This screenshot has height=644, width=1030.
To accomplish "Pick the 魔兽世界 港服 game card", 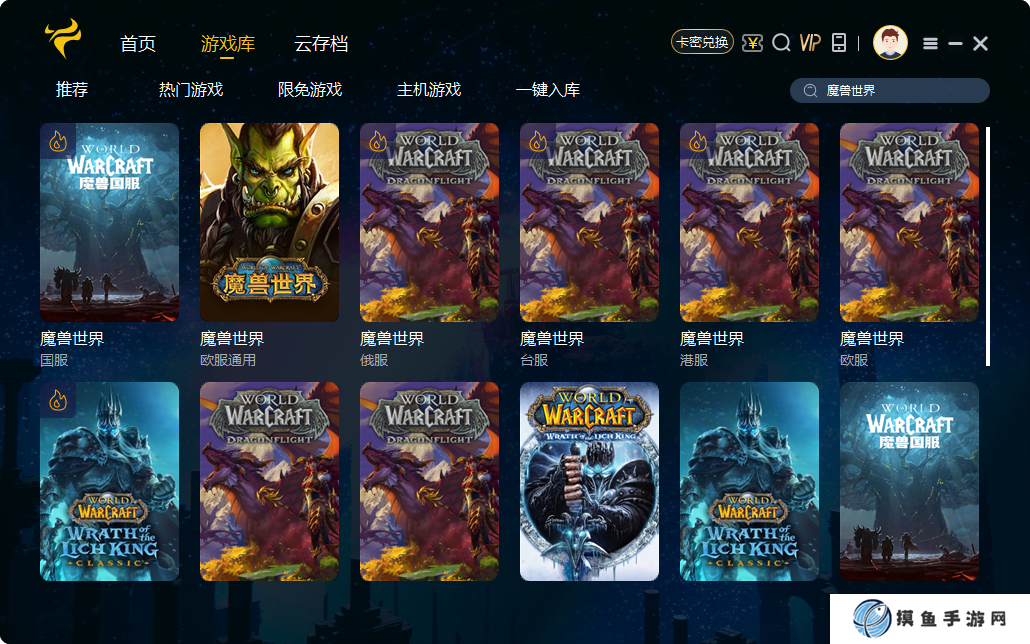I will 750,222.
